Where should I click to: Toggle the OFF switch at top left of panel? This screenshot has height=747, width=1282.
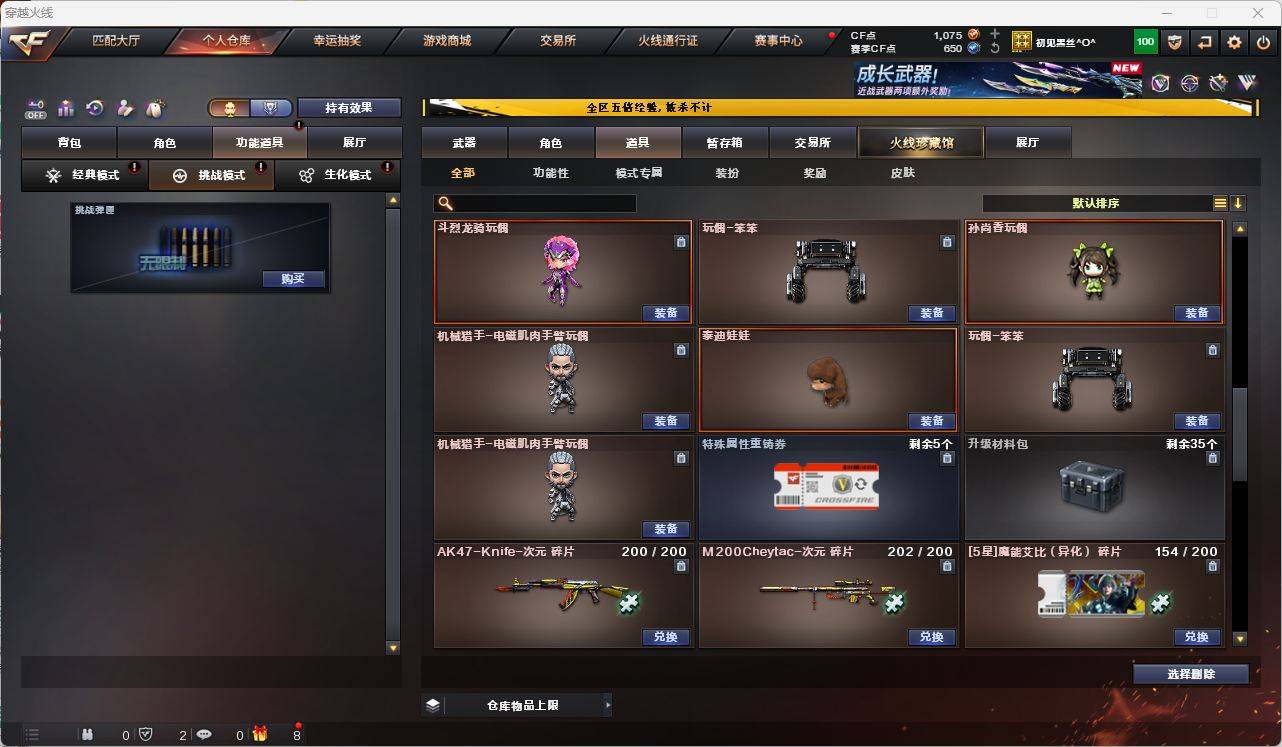(x=36, y=109)
